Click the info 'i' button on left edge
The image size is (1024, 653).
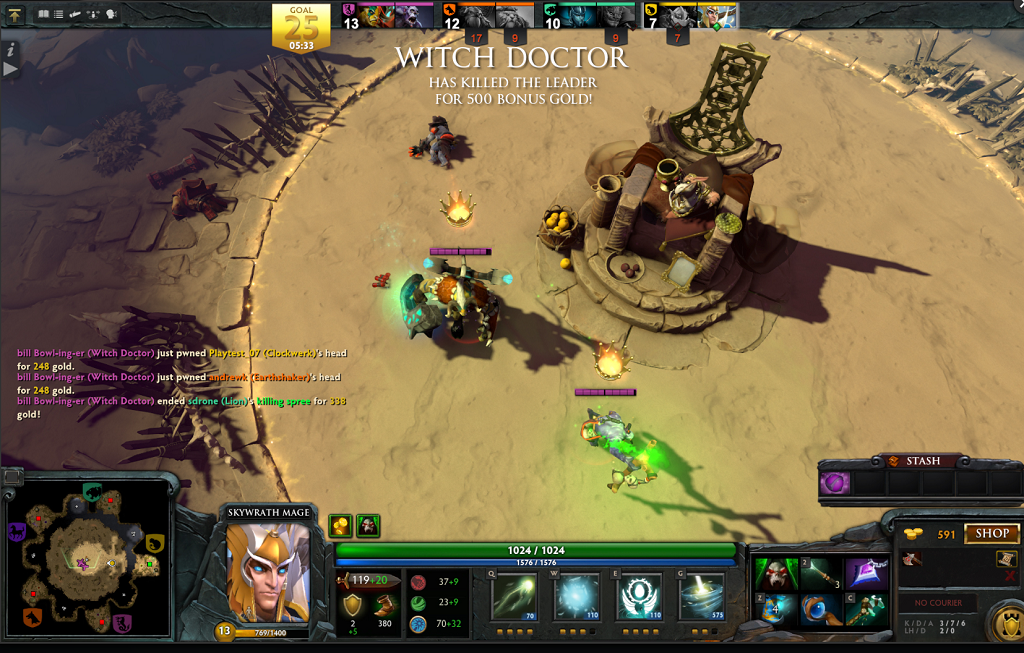pos(10,49)
